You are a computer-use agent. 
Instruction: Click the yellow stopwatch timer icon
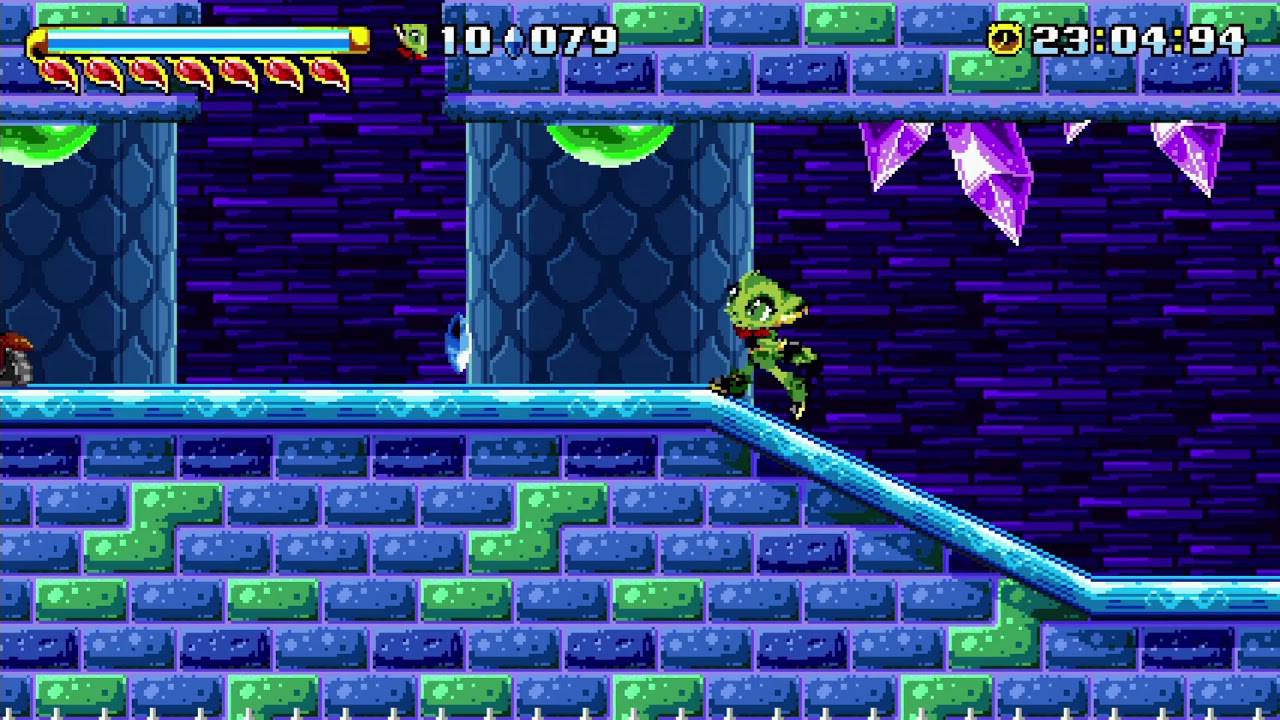[x=1005, y=40]
